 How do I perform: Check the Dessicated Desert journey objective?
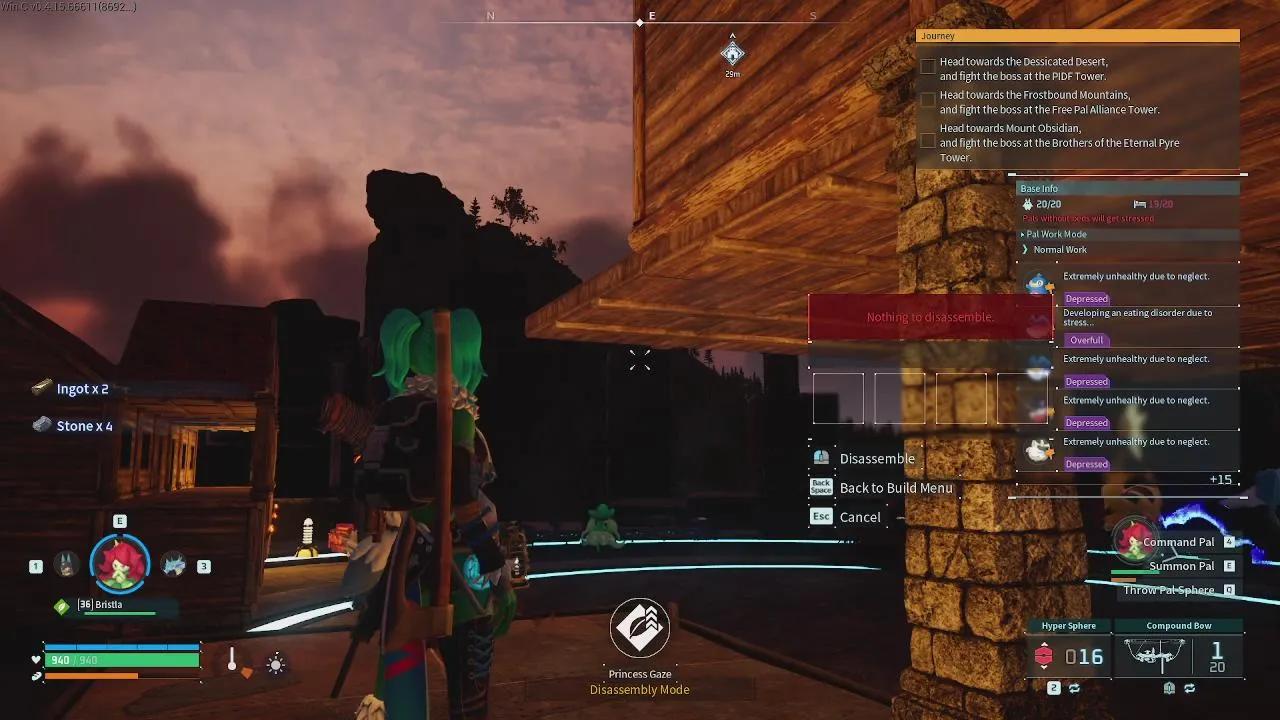(x=928, y=66)
